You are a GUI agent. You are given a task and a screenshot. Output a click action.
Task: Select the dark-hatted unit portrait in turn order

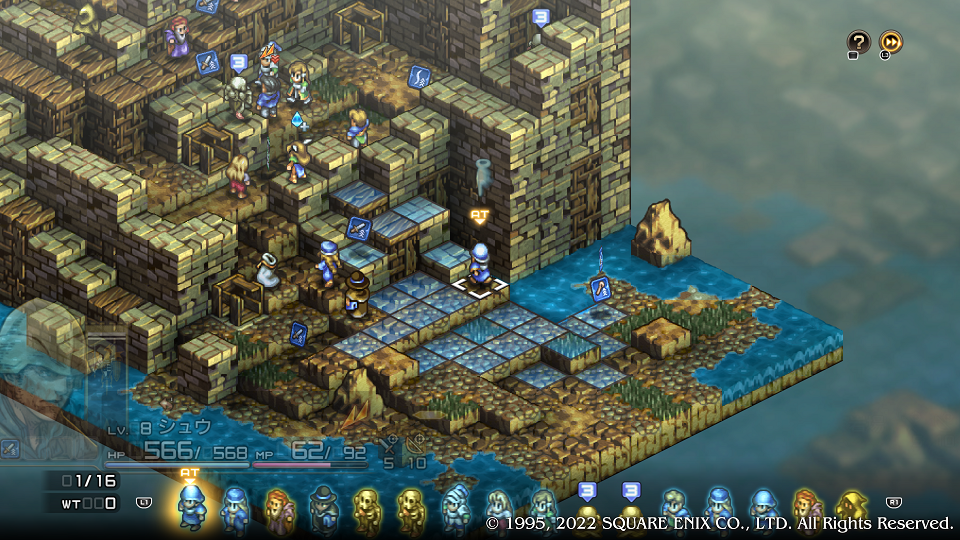click(x=322, y=507)
